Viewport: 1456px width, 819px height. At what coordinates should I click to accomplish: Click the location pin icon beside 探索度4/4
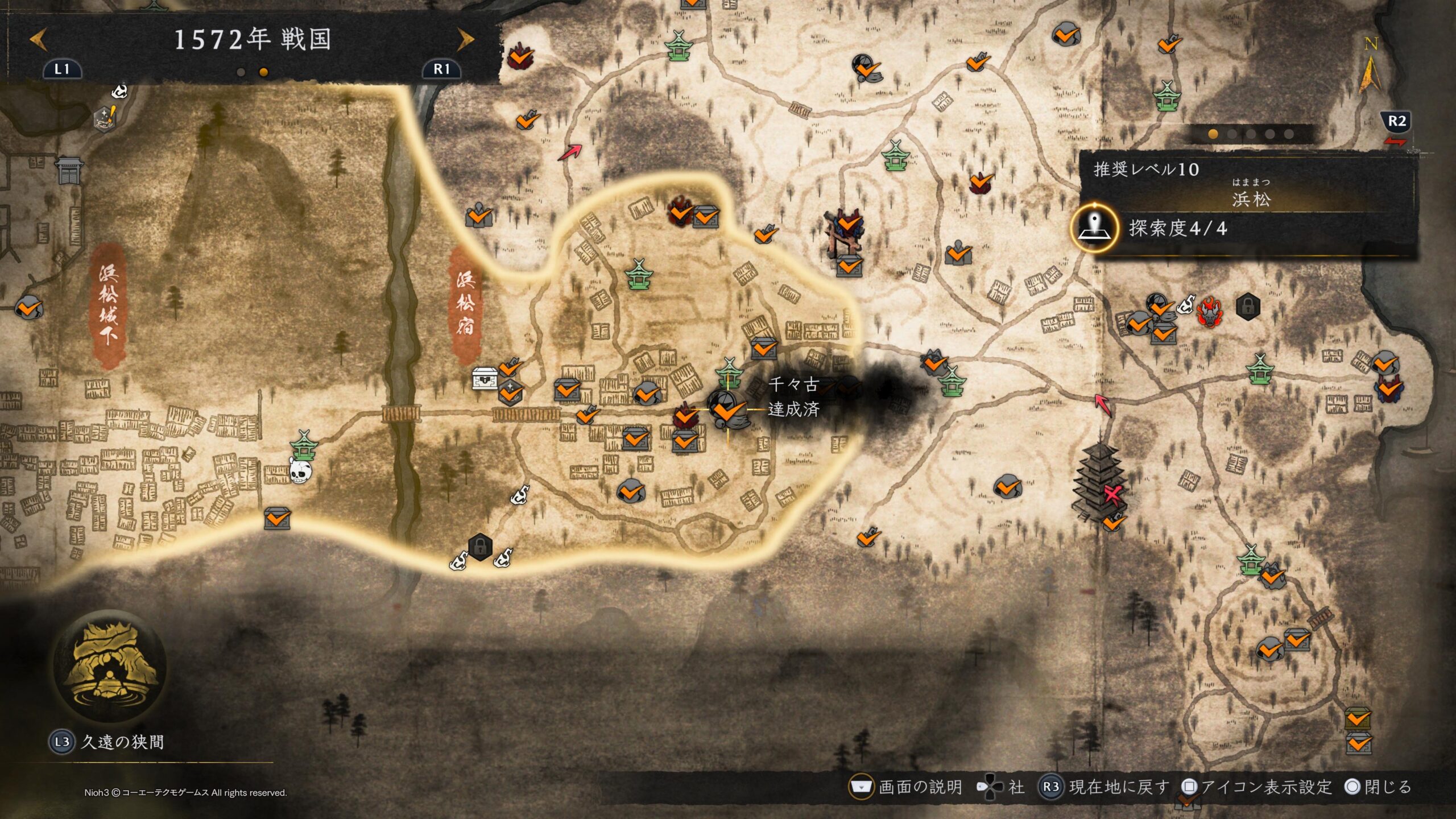(1093, 228)
